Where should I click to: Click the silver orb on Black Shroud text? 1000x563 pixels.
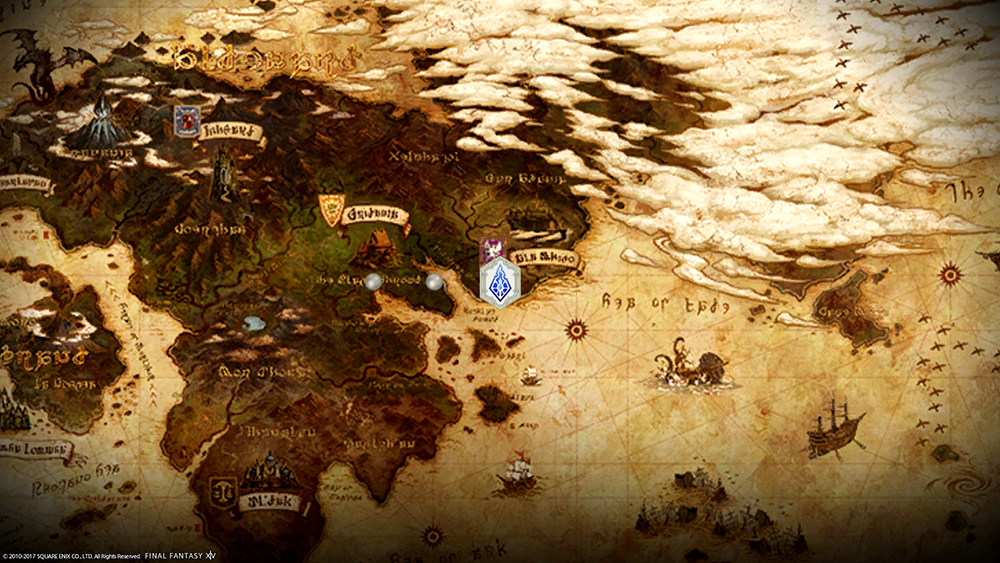(x=373, y=282)
